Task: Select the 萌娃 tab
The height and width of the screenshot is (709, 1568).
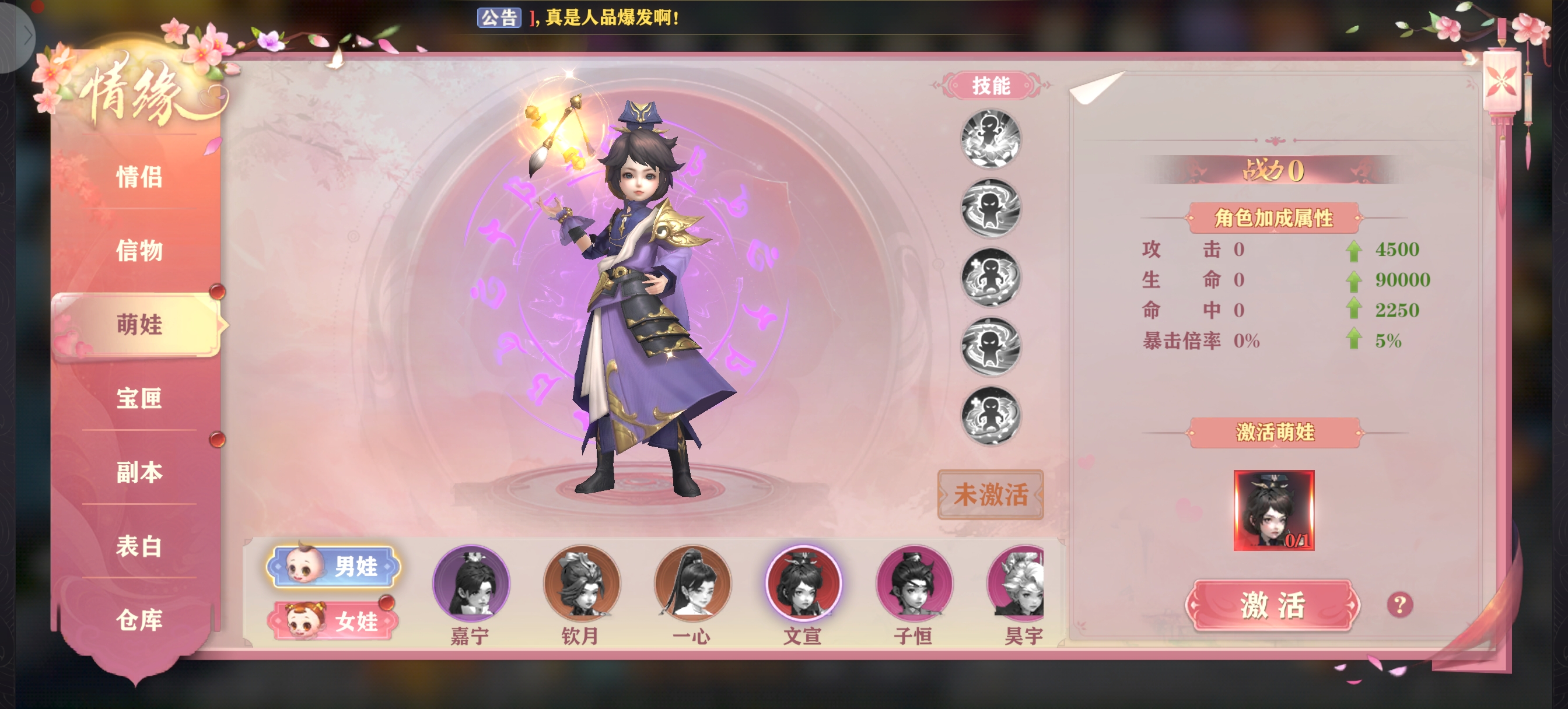Action: [x=139, y=324]
